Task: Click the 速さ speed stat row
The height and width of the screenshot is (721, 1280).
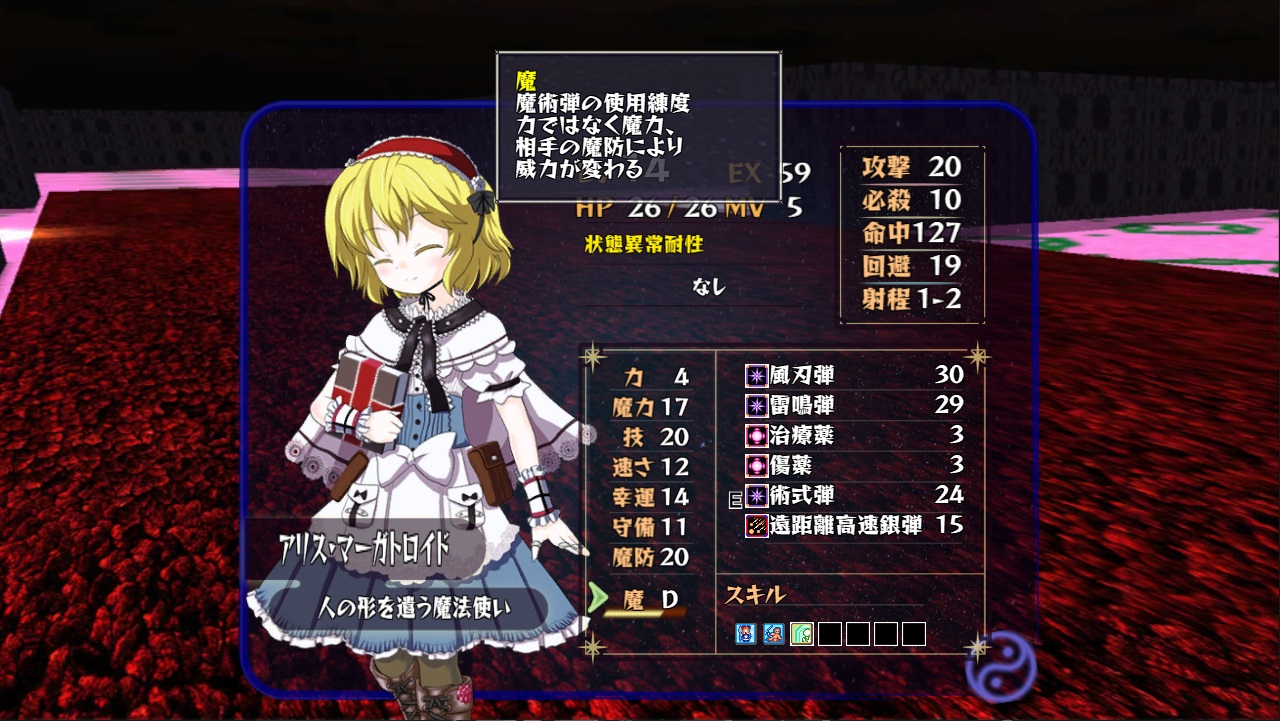Action: click(x=650, y=467)
